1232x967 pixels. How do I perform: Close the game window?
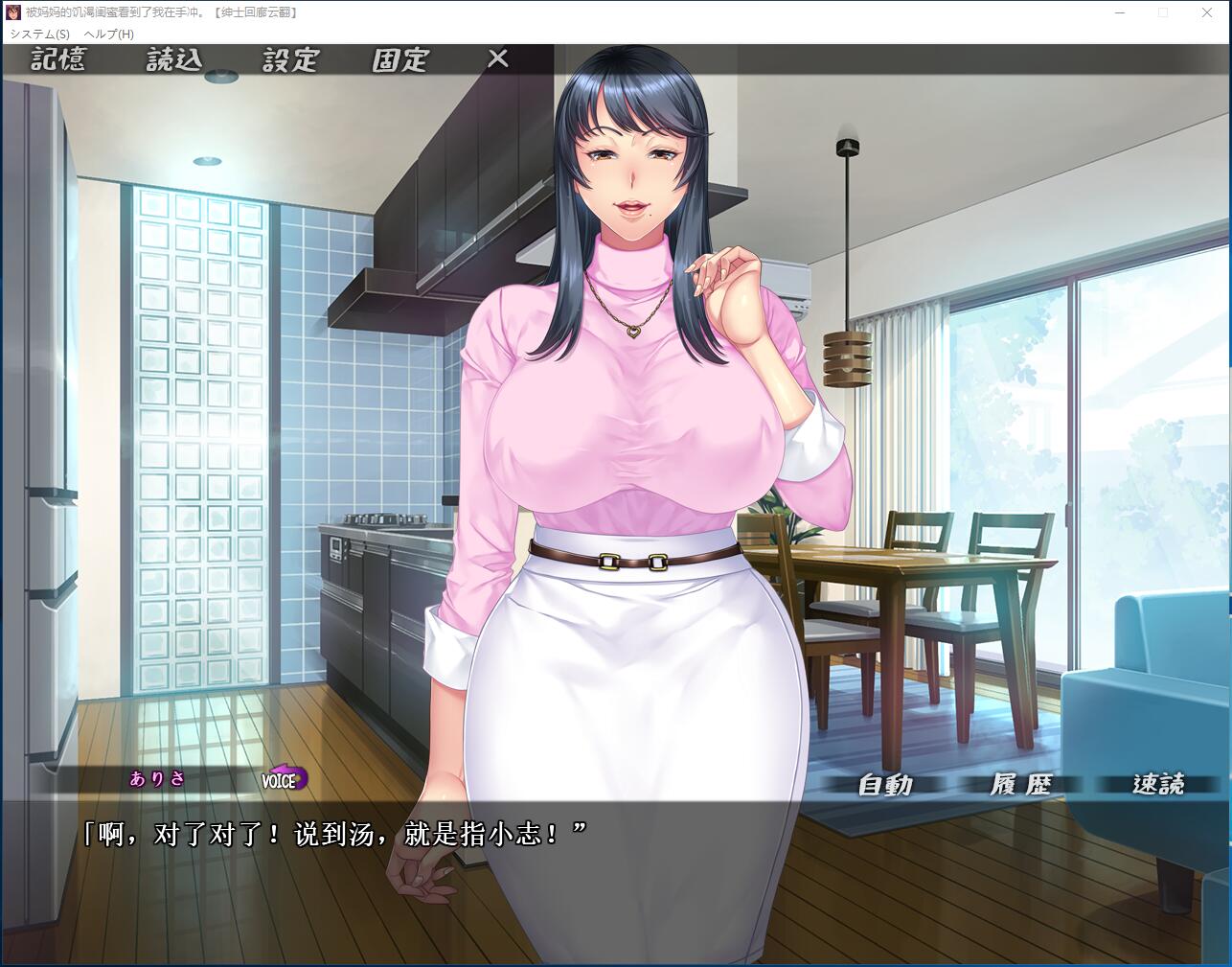click(1207, 12)
